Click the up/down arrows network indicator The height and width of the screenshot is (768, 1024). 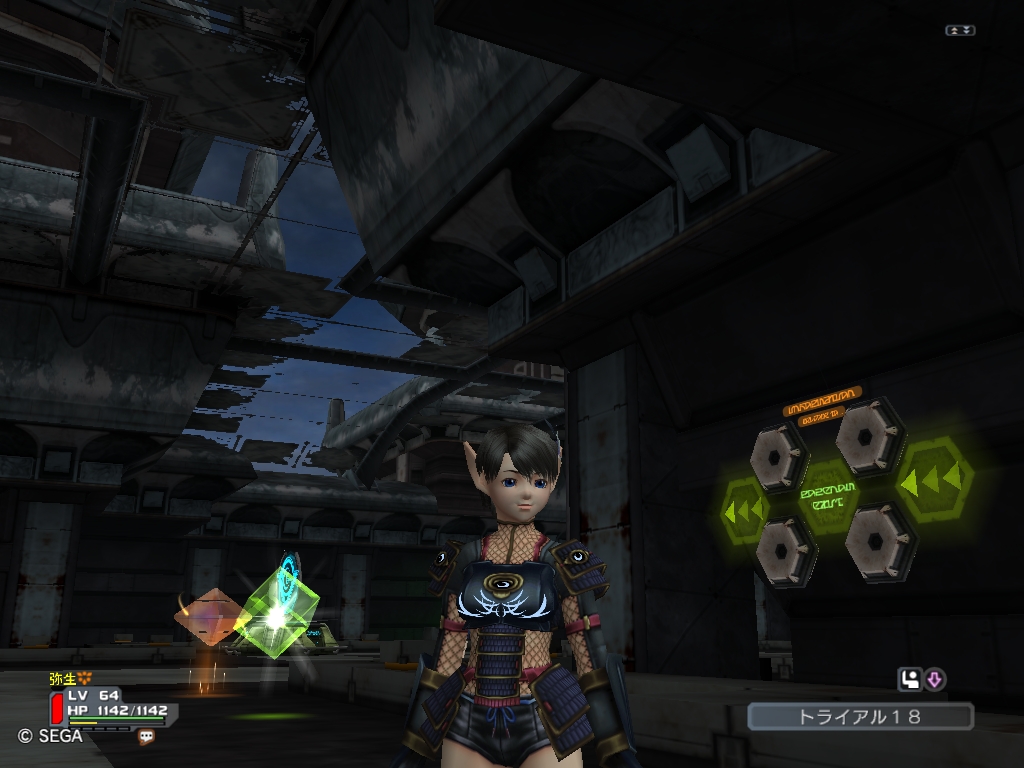pos(960,31)
